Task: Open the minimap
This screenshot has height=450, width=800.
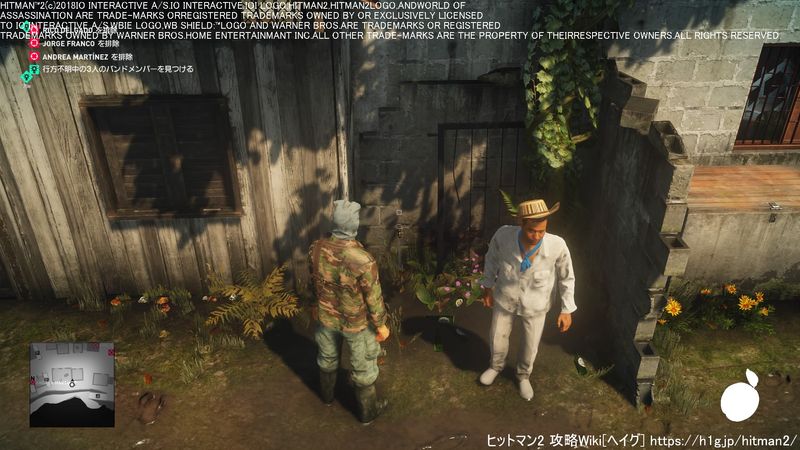Action: point(72,370)
